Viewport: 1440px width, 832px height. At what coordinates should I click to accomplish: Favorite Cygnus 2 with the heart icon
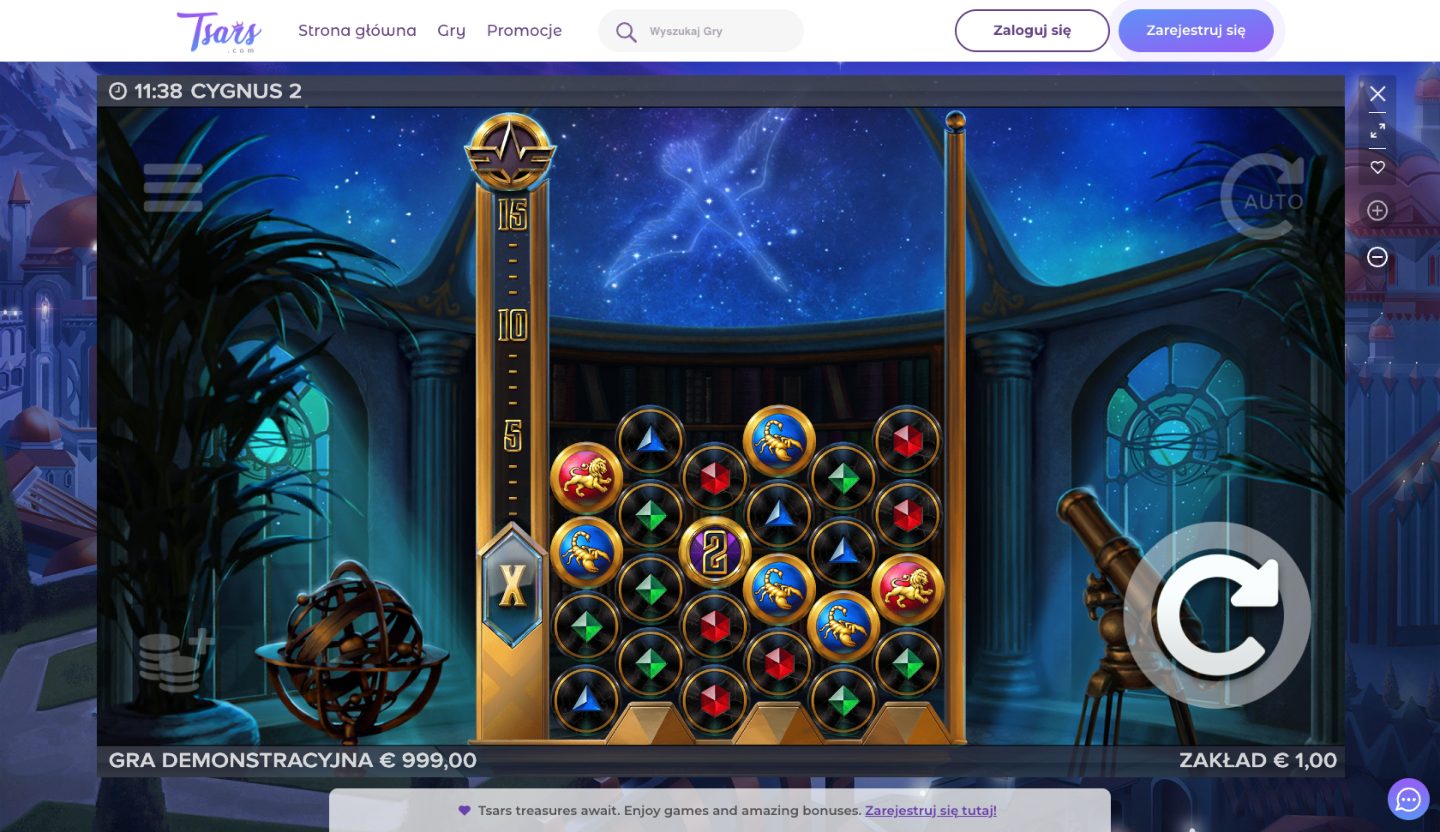pos(1377,168)
